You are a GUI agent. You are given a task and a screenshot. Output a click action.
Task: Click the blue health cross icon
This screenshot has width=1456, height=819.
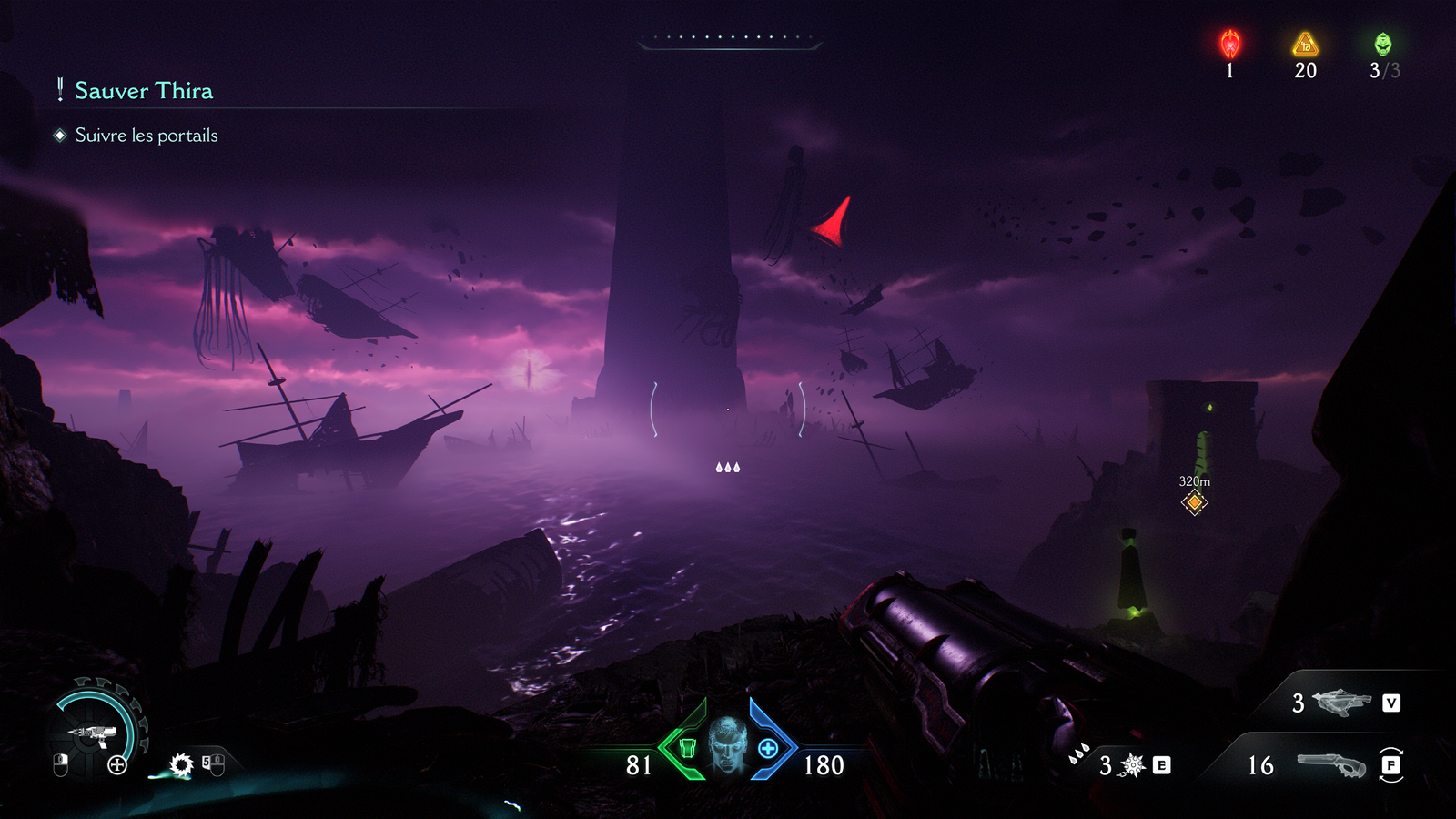click(x=768, y=748)
